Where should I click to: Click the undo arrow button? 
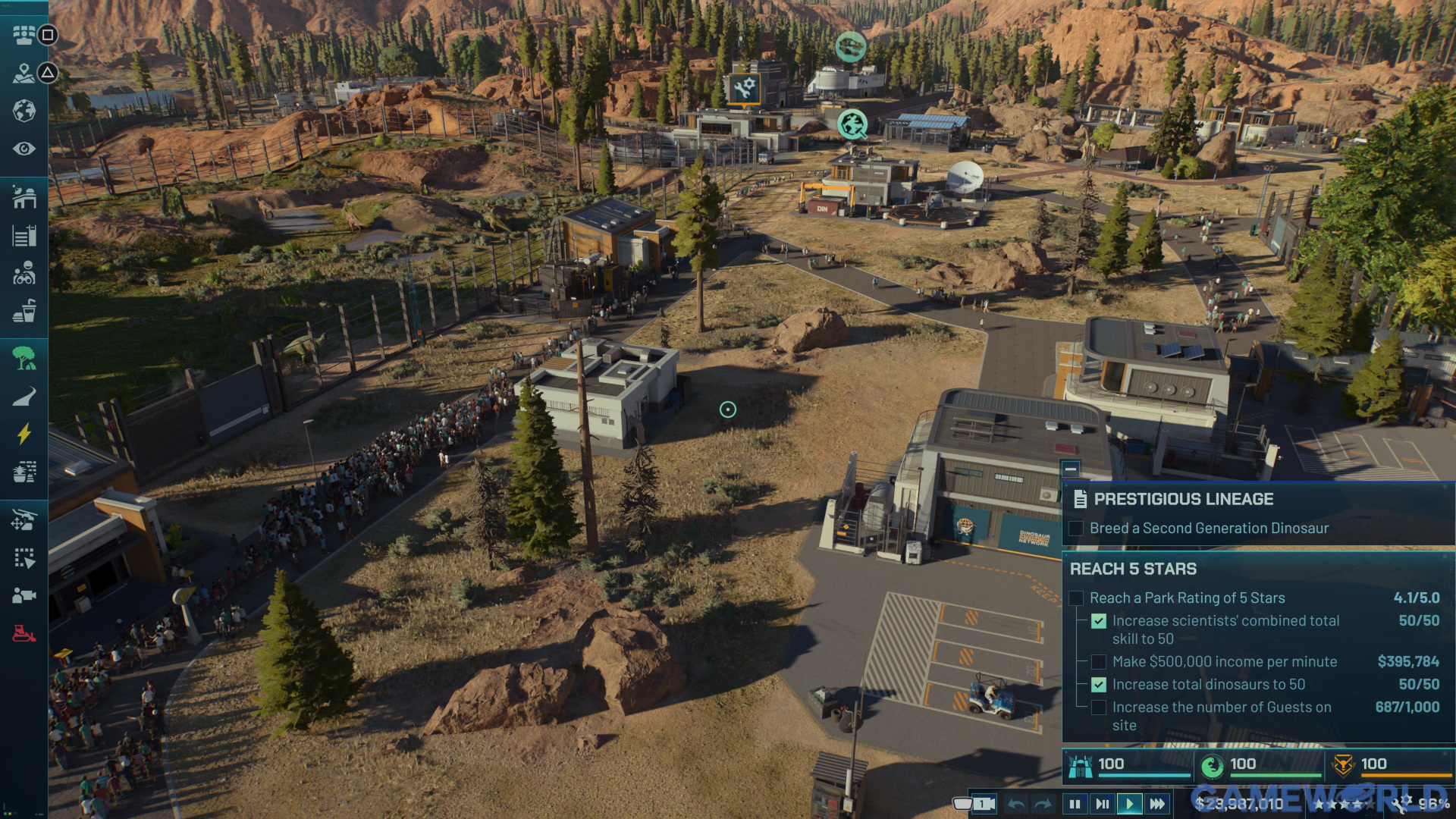click(1017, 804)
